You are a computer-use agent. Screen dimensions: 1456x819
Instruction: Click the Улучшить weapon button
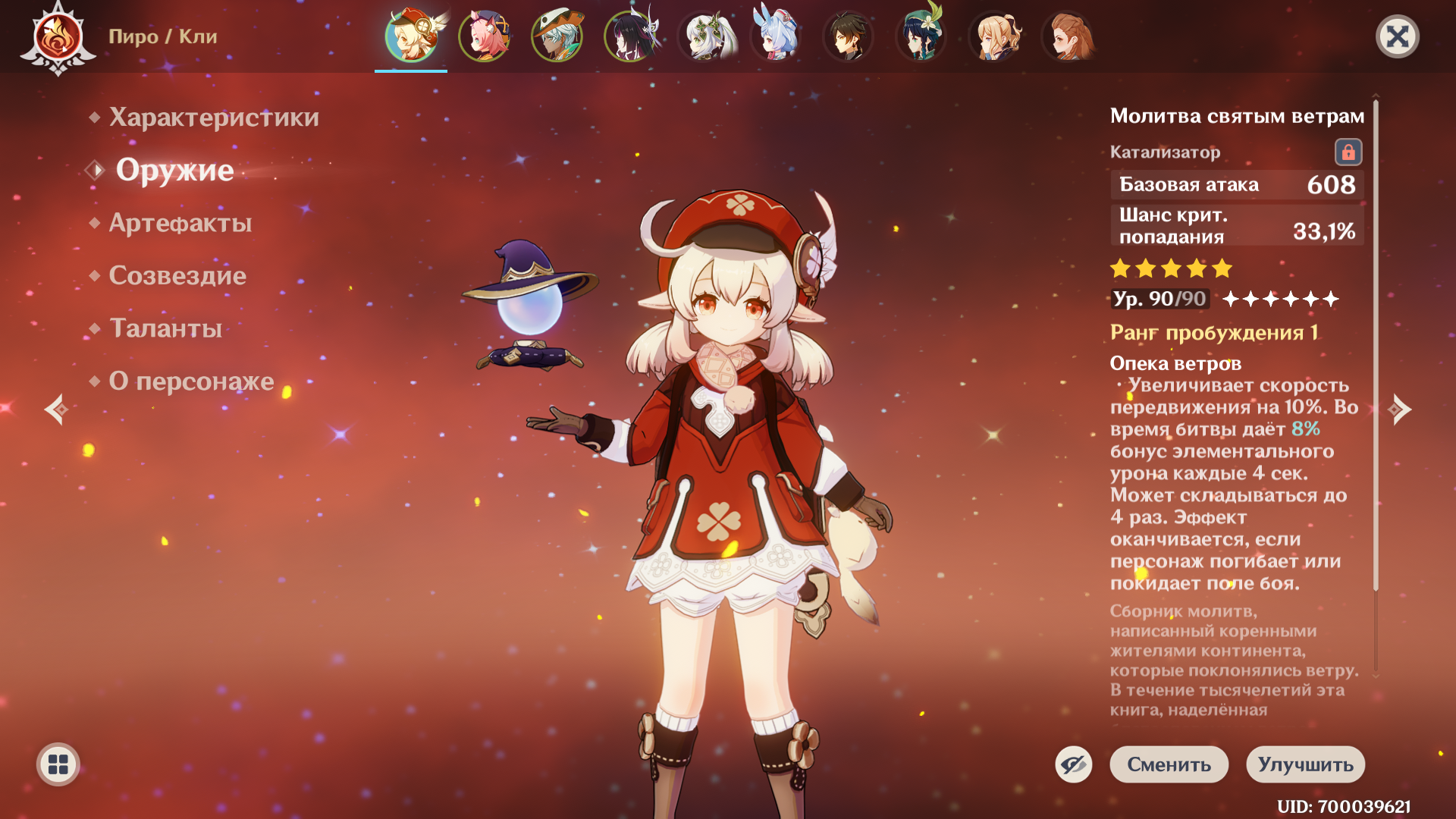coord(1305,764)
